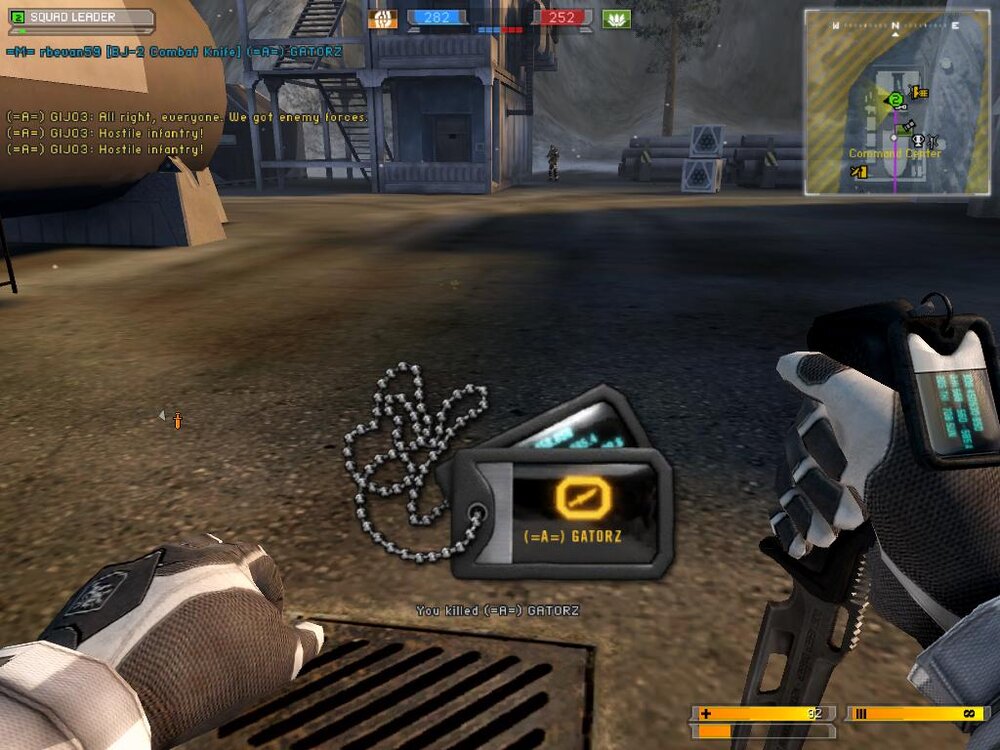This screenshot has height=750, width=1000.
Task: Click the first GIJ03 radio chat message
Action: 187,117
